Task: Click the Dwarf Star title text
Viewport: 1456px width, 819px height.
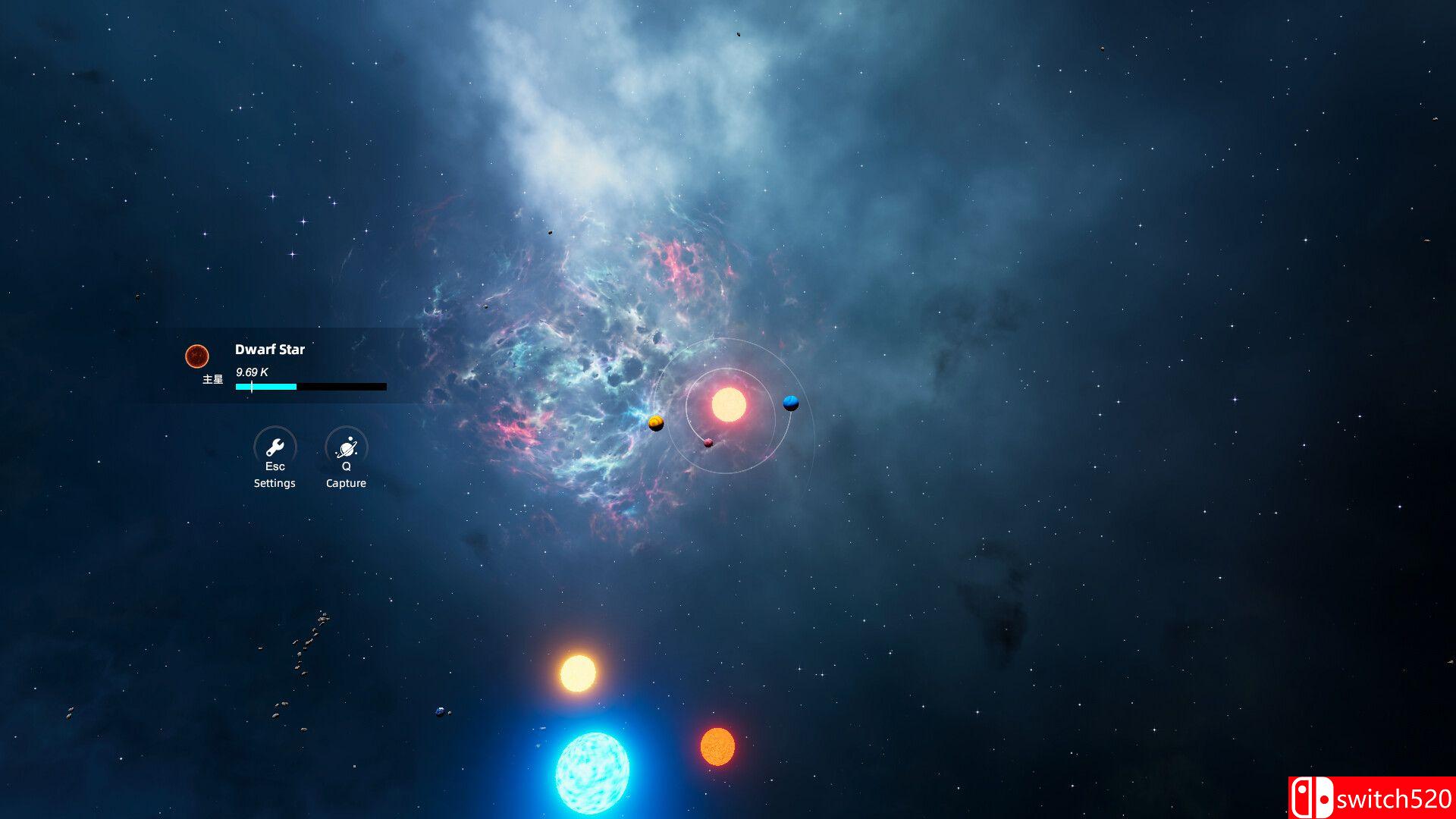Action: click(269, 350)
